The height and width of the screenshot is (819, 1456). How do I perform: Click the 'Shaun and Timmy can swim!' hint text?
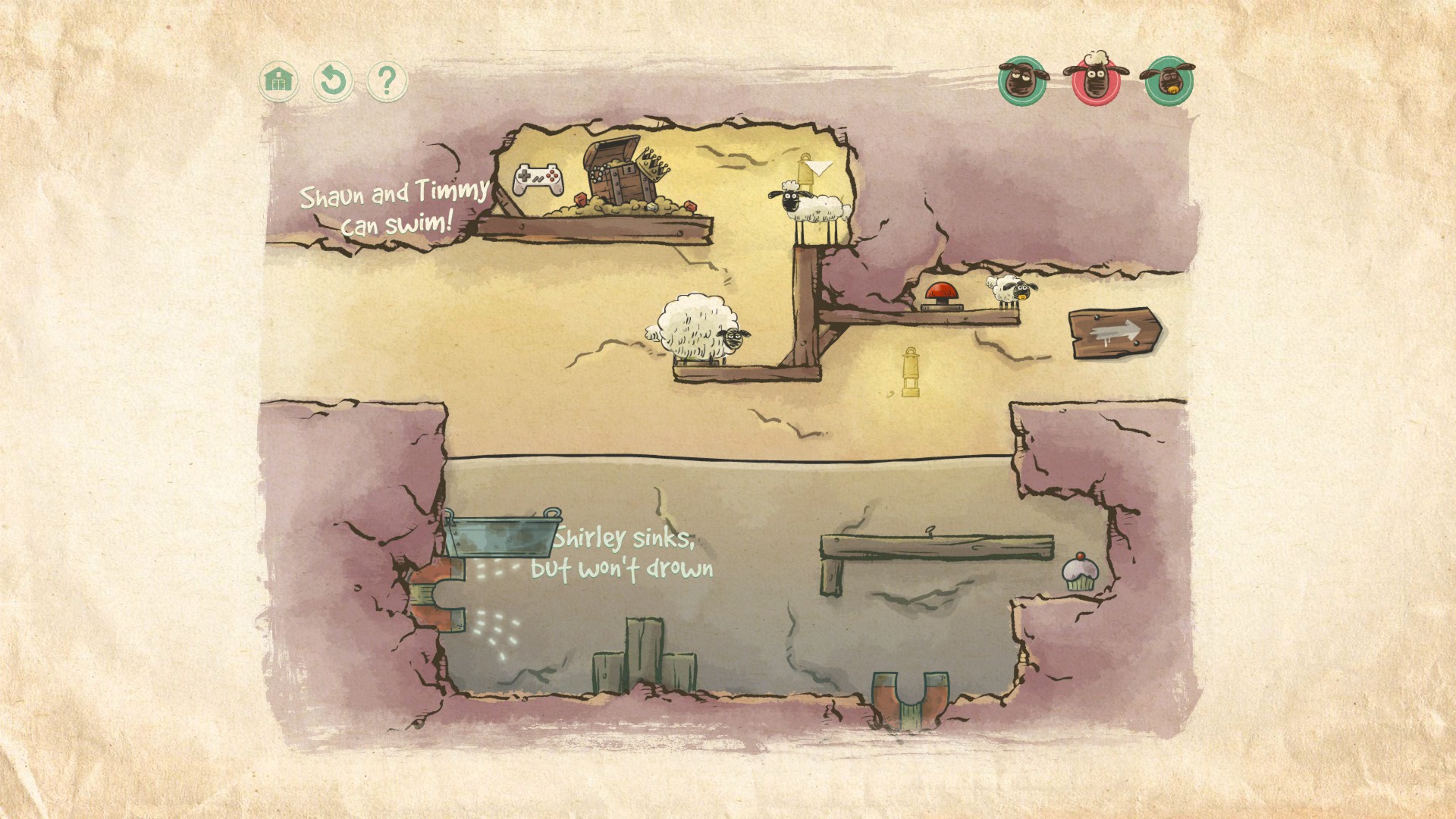click(395, 206)
